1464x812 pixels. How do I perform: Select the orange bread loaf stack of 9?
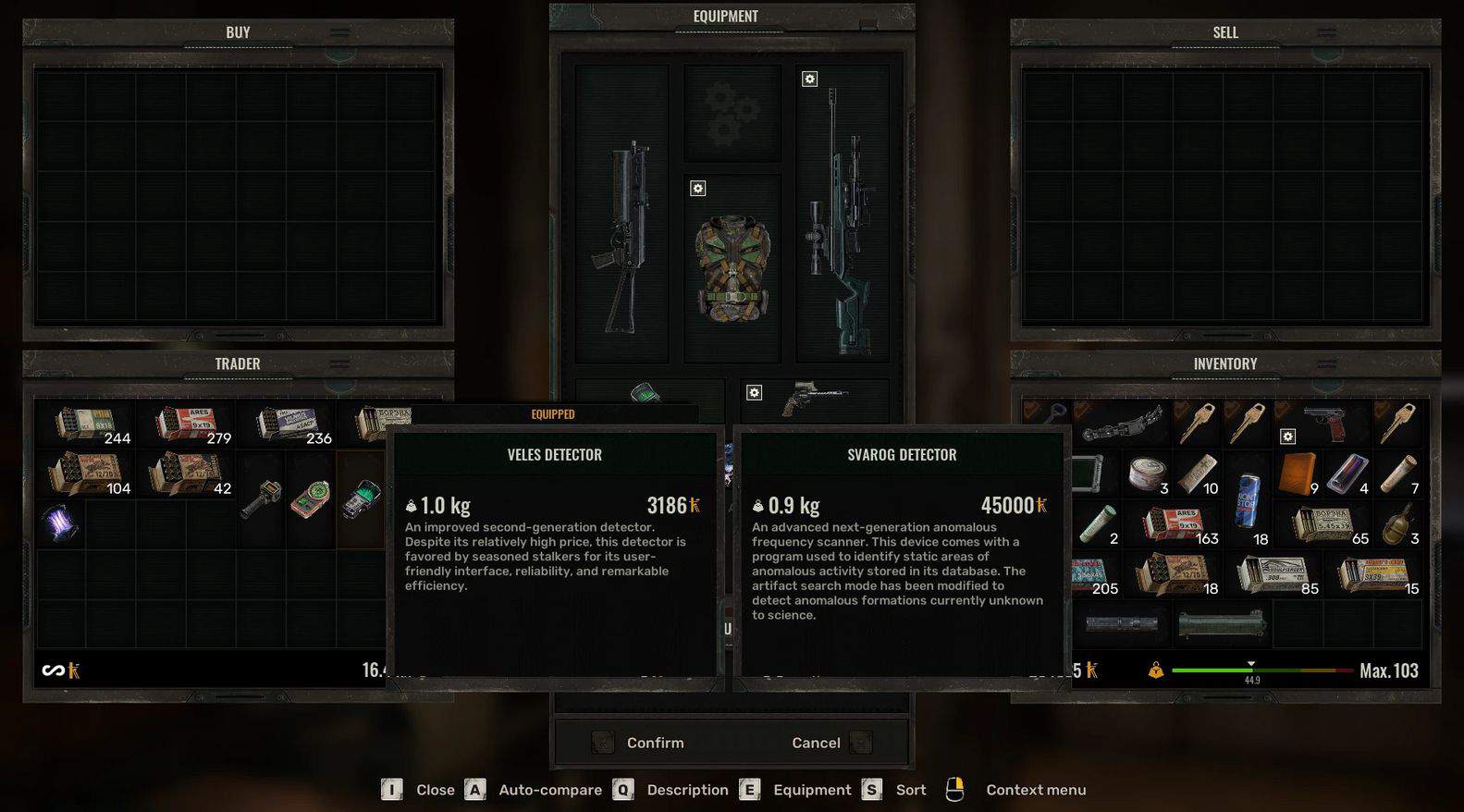(x=1298, y=474)
